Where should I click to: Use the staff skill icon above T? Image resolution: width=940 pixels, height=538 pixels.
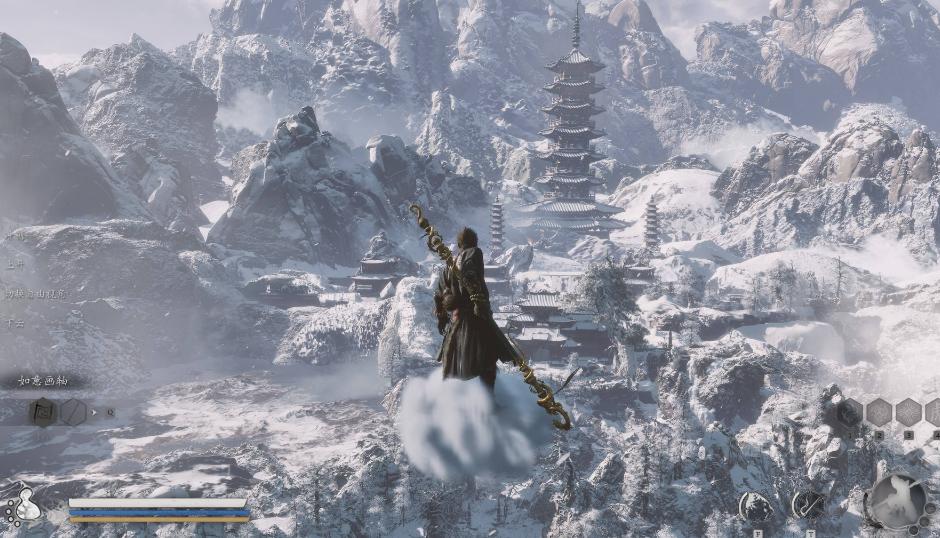[808, 505]
